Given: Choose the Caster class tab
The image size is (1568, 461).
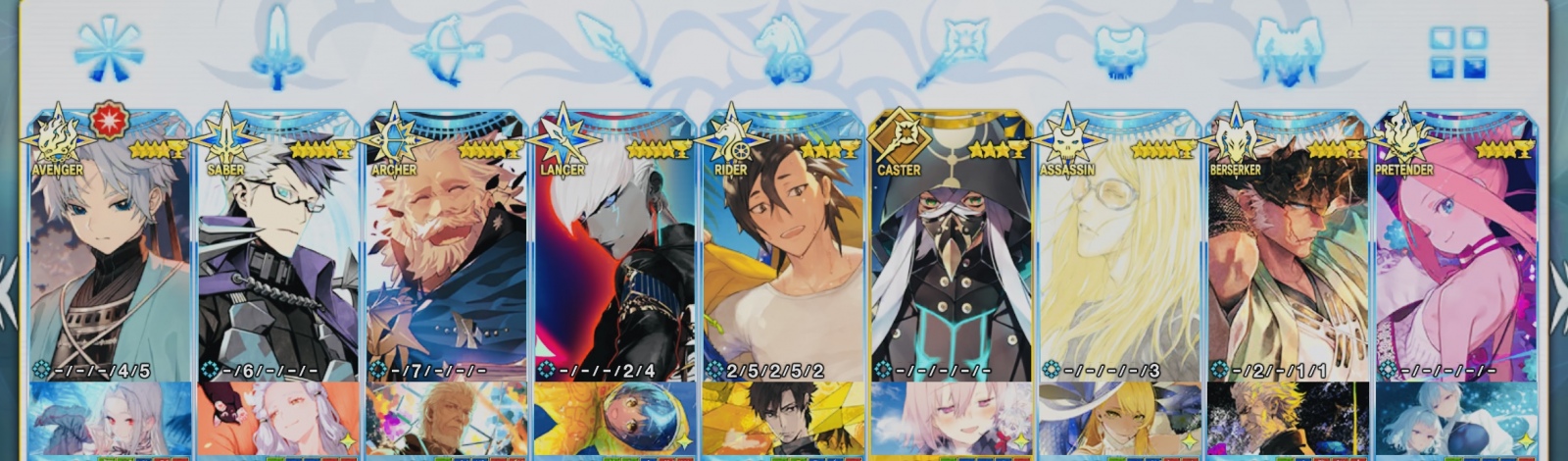Looking at the screenshot, I should tap(953, 49).
